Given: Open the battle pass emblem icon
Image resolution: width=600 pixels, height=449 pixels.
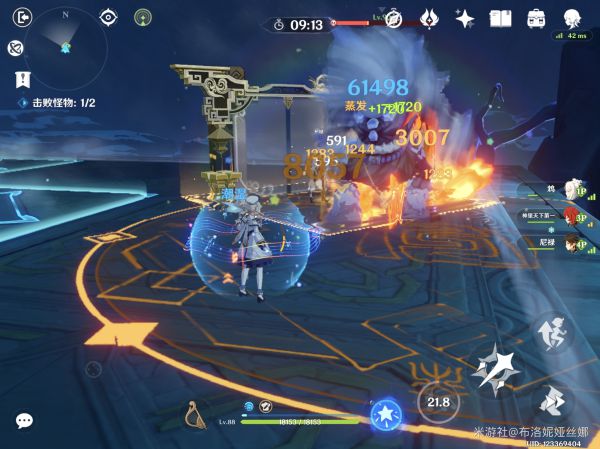Looking at the screenshot, I should pyautogui.click(x=429, y=18).
